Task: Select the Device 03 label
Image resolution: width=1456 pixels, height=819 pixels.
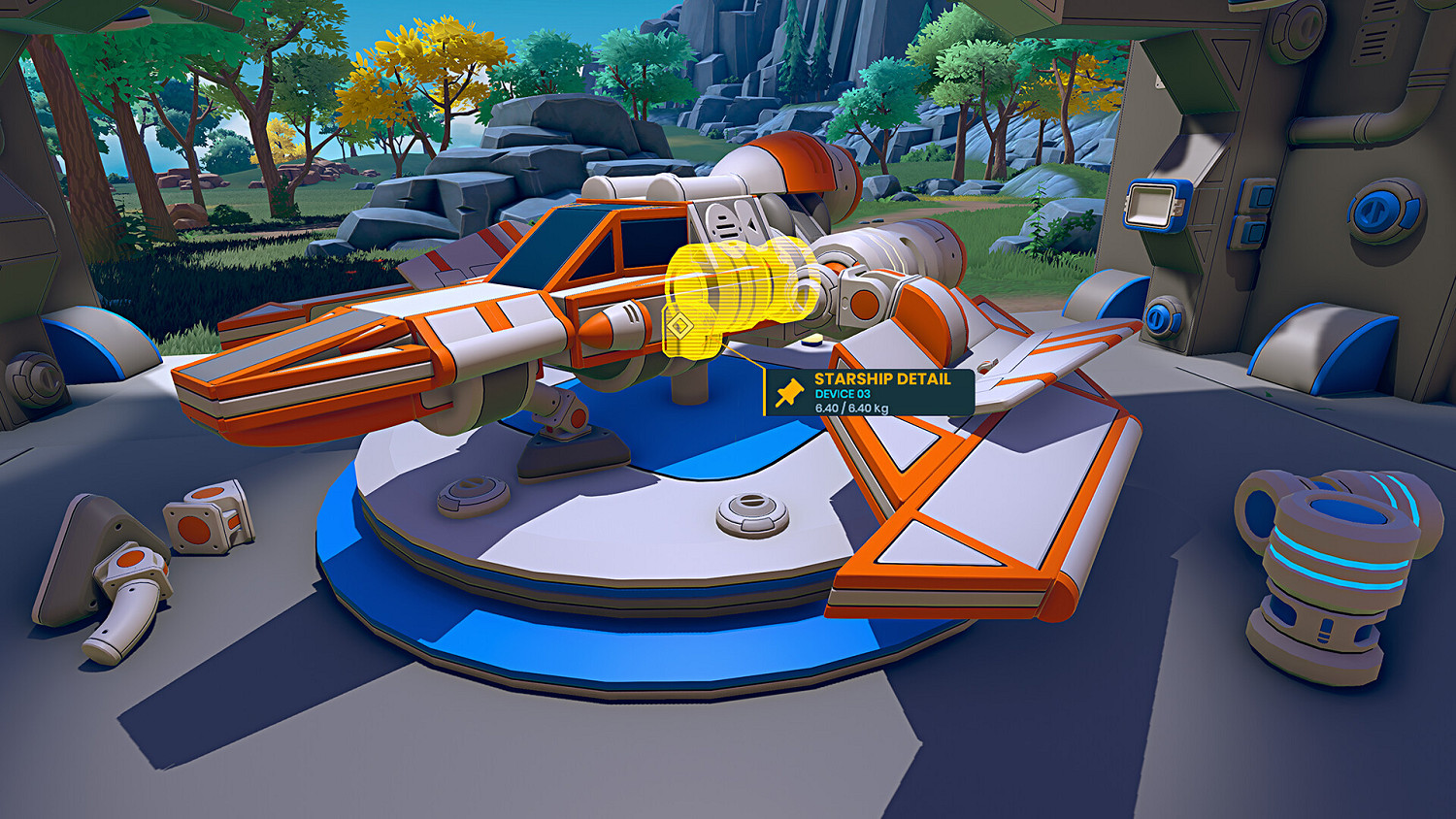Action: (x=843, y=393)
